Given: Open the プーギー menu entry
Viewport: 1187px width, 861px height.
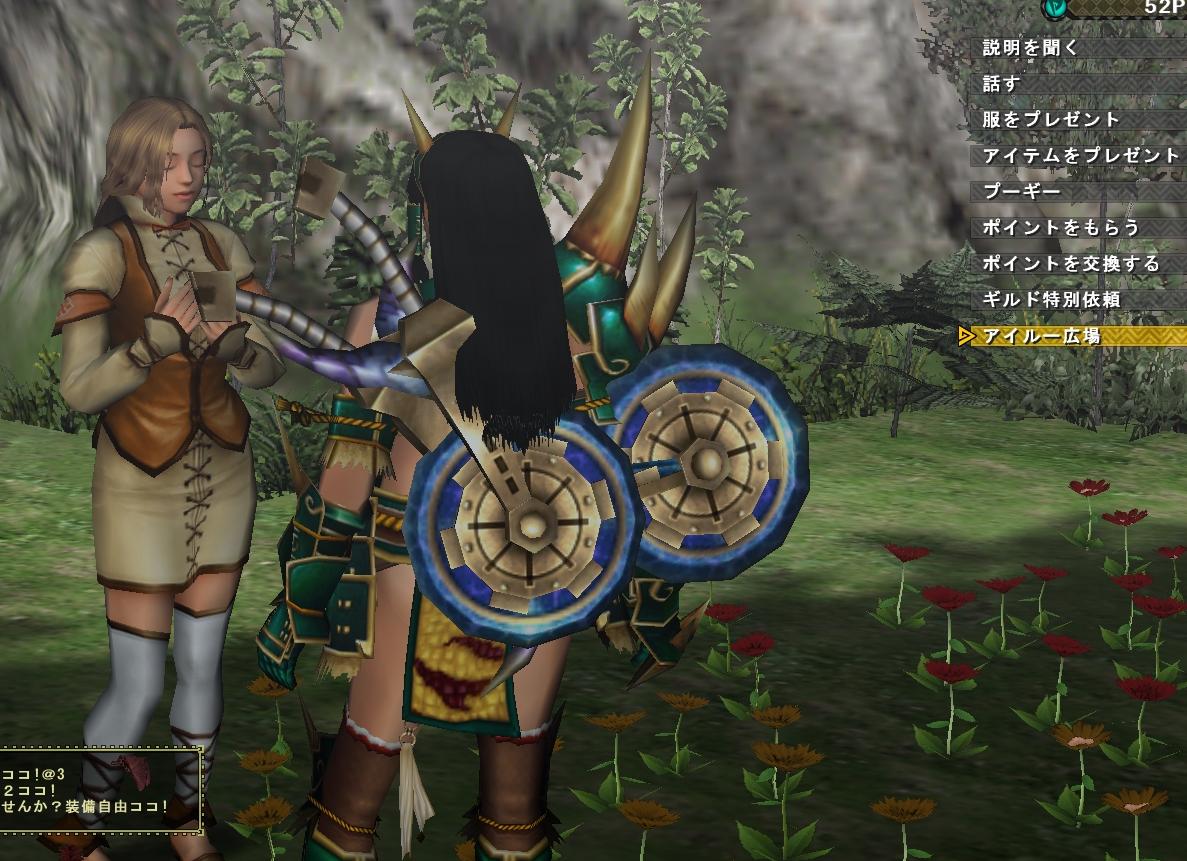Looking at the screenshot, I should 1022,191.
